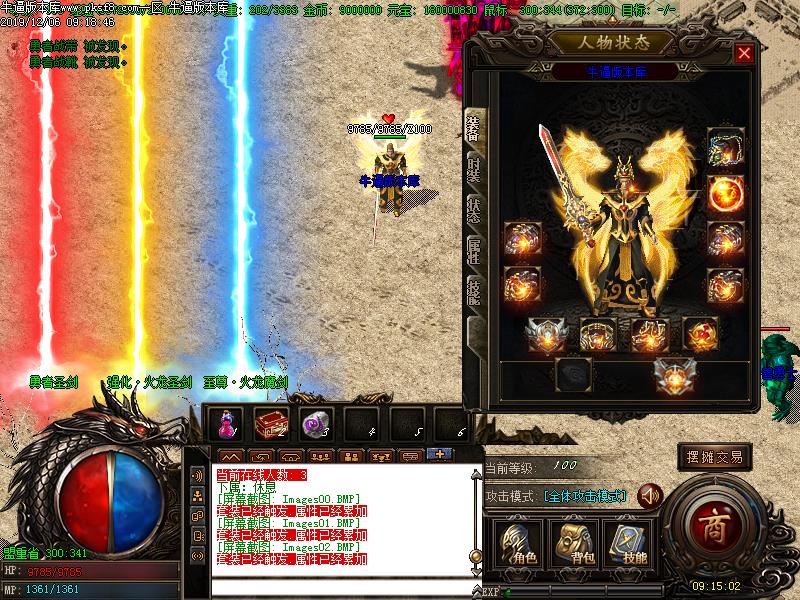The width and height of the screenshot is (800, 600).
Task: Click the blue plus chat tab button
Action: [x=437, y=455]
